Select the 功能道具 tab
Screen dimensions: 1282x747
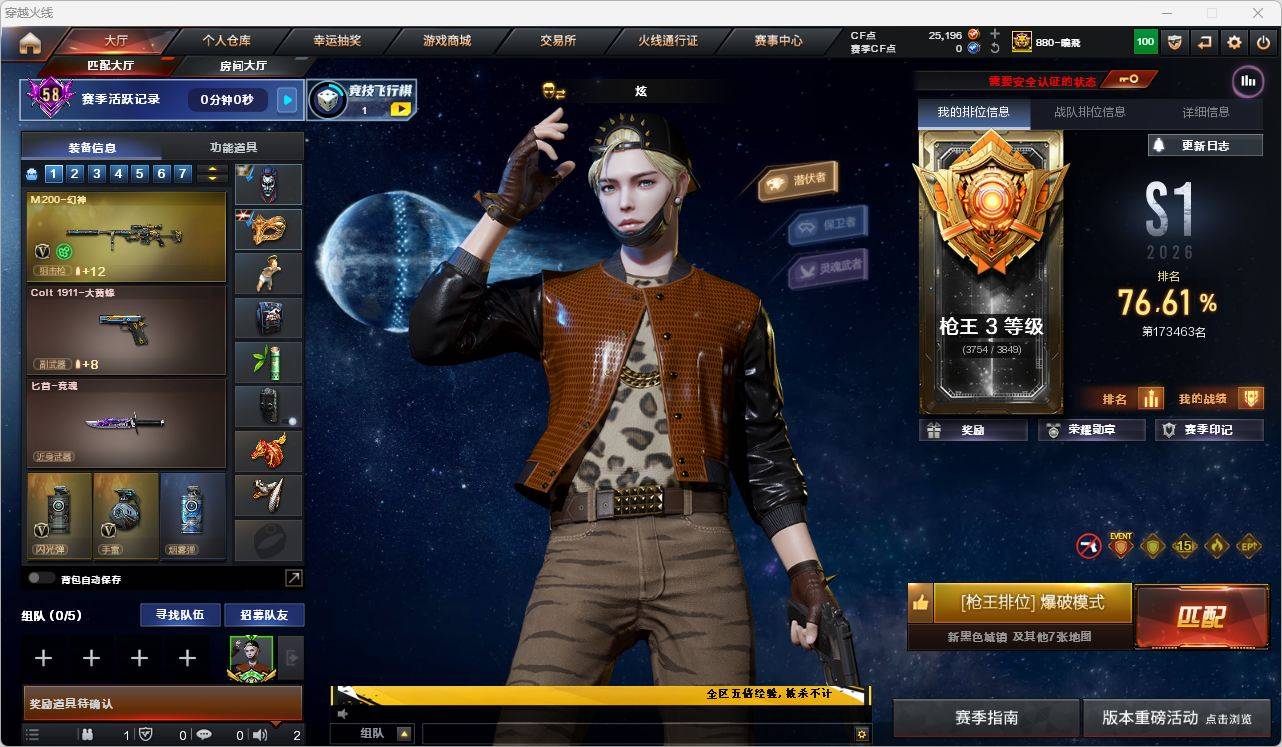pyautogui.click(x=233, y=147)
